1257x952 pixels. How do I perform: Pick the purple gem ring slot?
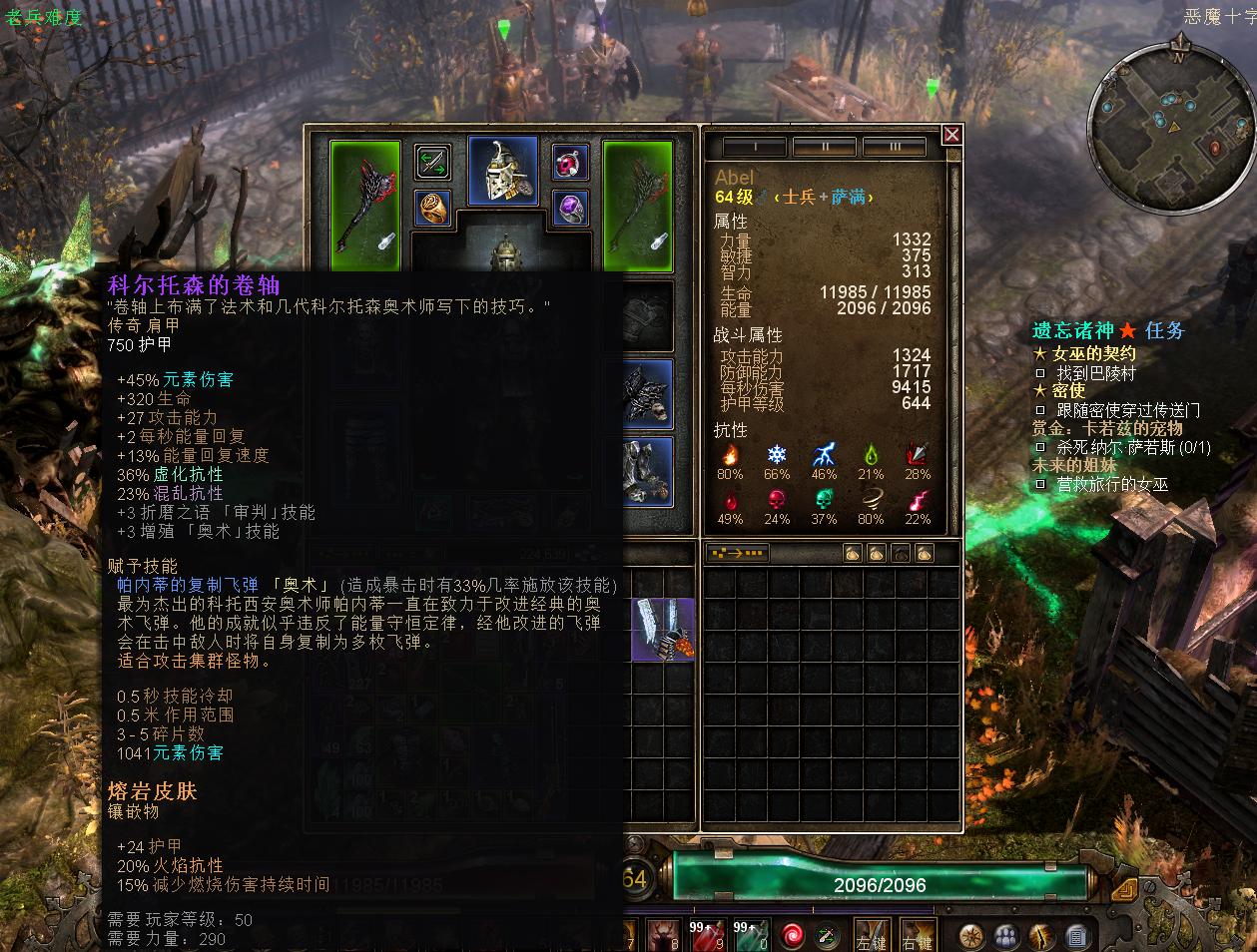coord(570,208)
